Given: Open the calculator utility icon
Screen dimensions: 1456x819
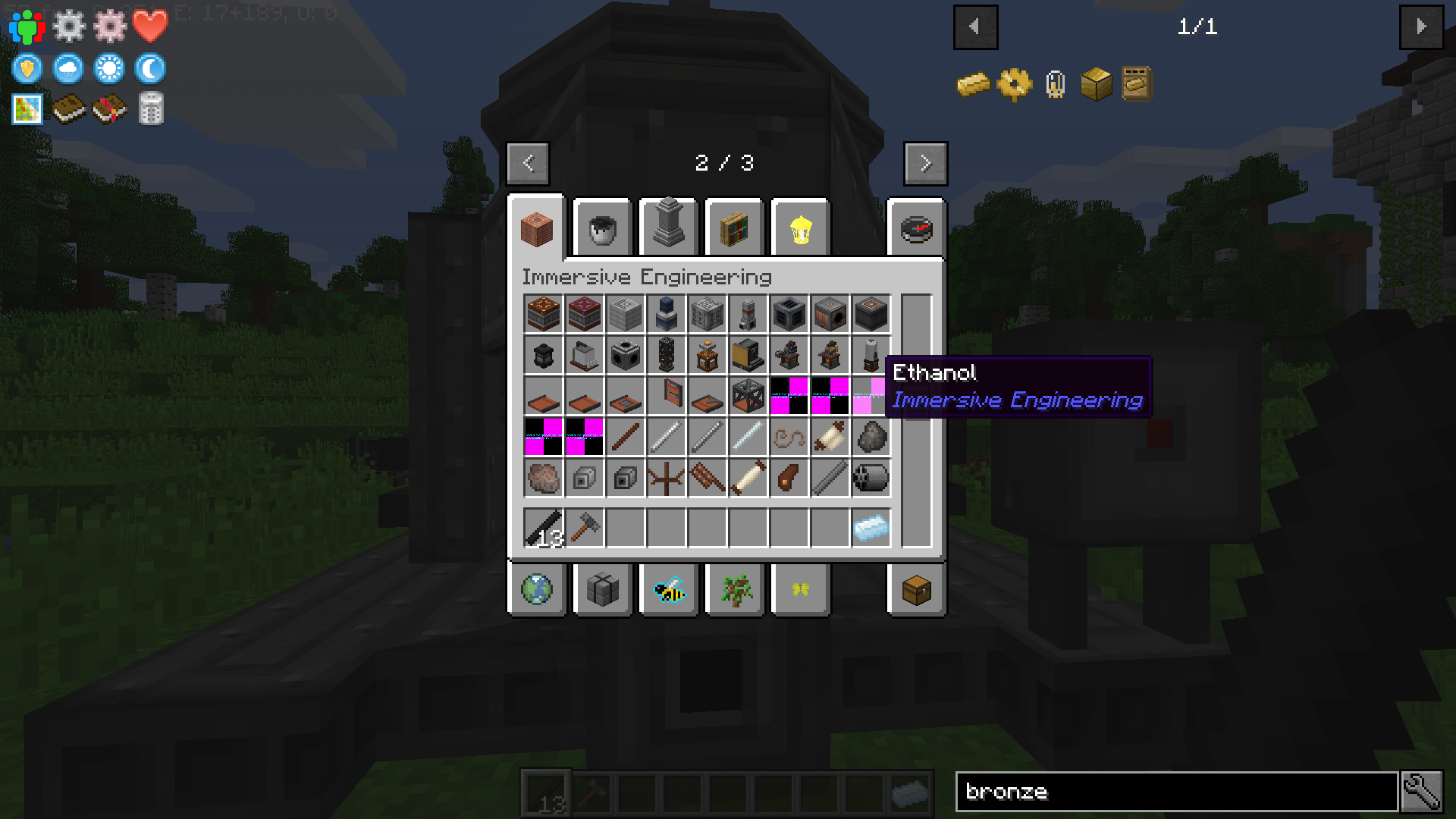Looking at the screenshot, I should (149, 108).
